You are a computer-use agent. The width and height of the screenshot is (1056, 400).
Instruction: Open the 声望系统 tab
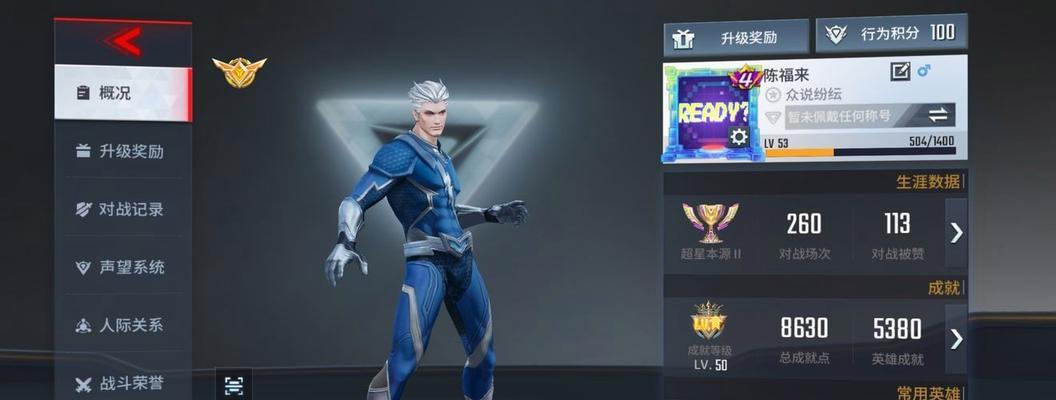pyautogui.click(x=122, y=268)
